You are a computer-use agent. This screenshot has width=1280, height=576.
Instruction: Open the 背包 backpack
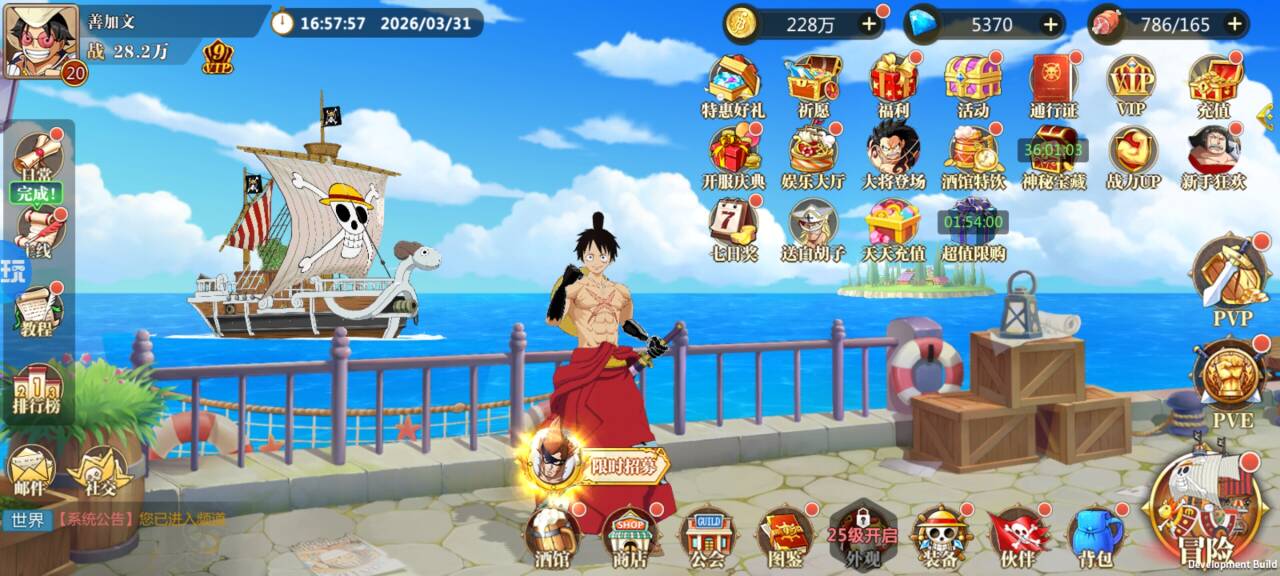[1094, 535]
